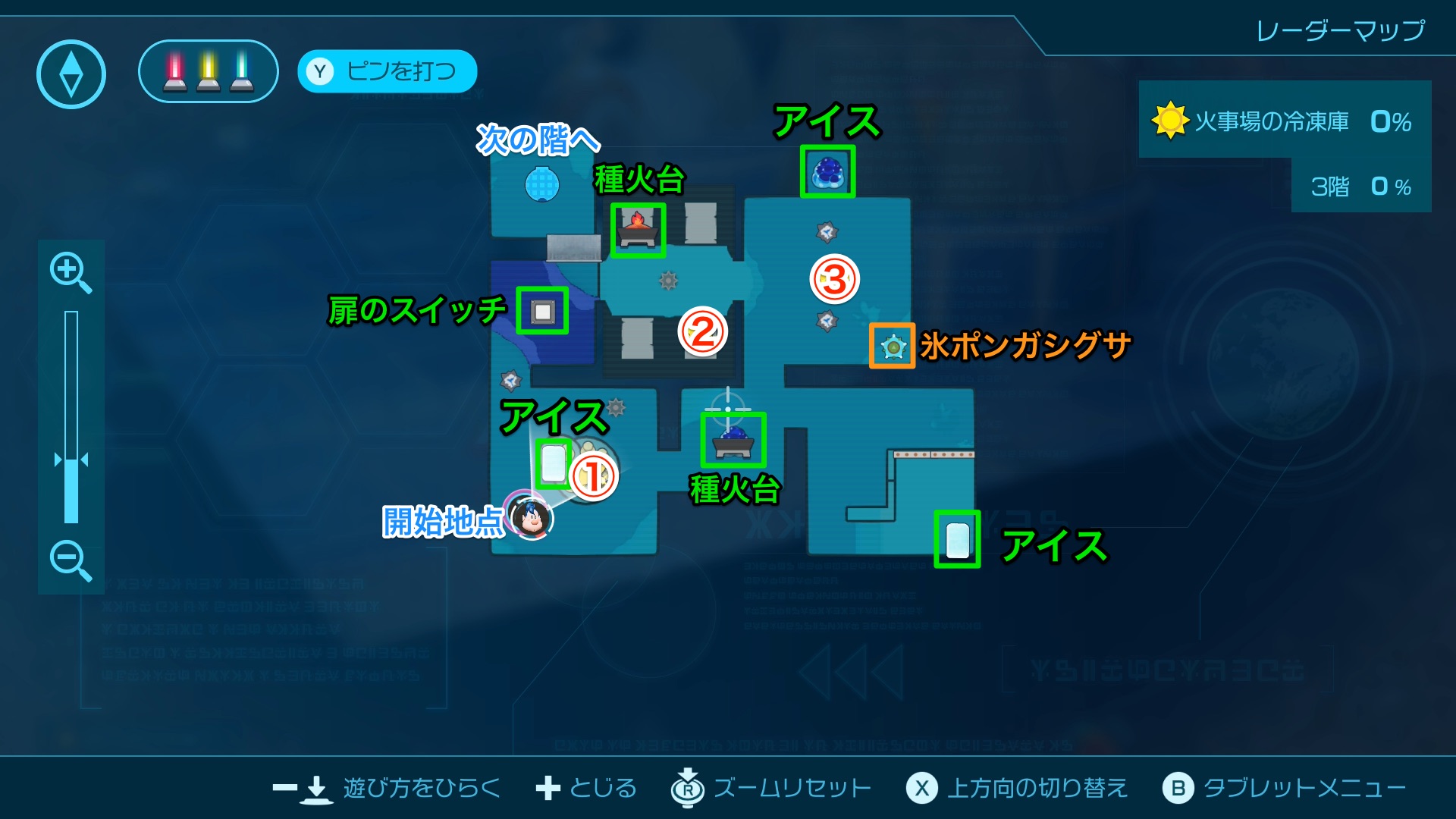The height and width of the screenshot is (819, 1456).
Task: Select the 扉のスイッチ door switch icon
Action: pos(541,312)
